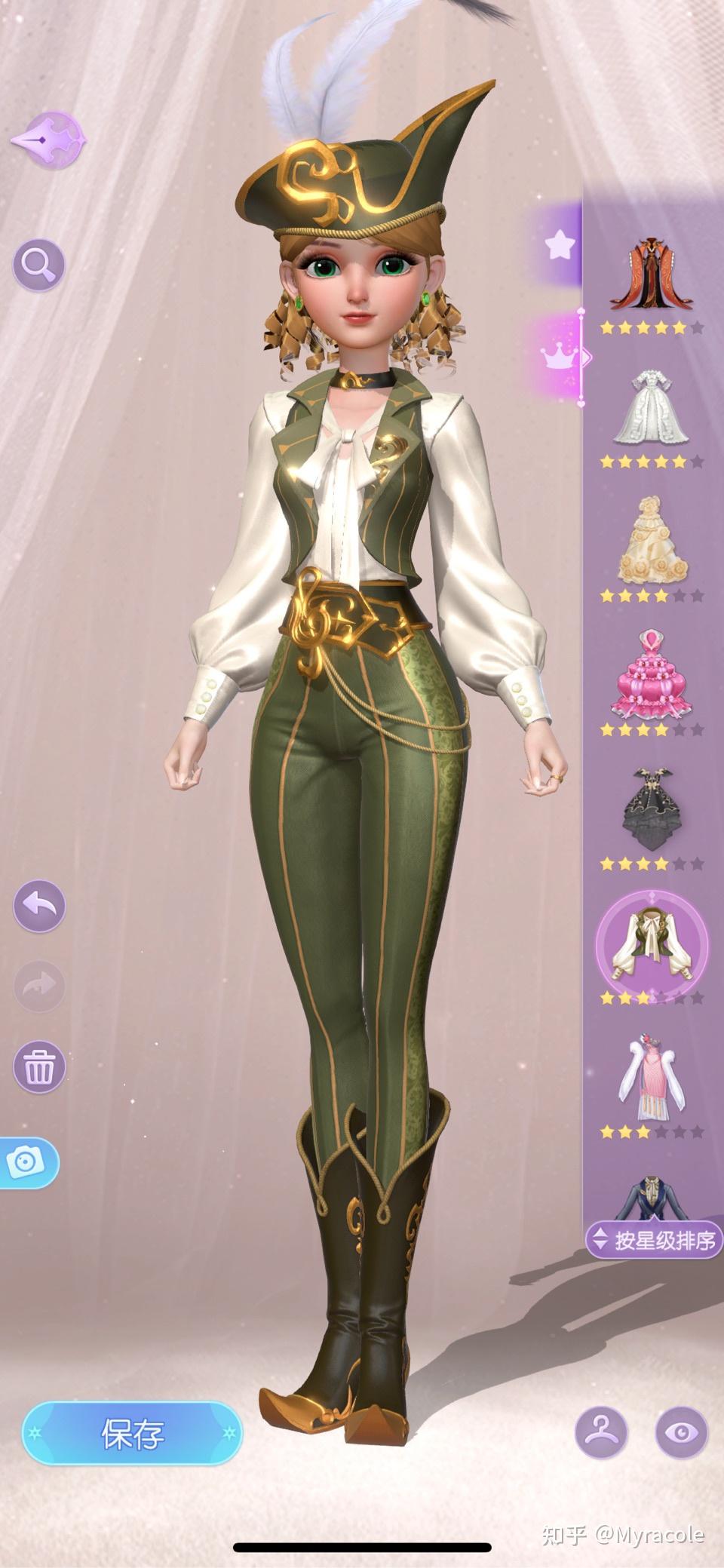Toggle the eye visibility button
The width and height of the screenshot is (724, 1568).
[x=682, y=1433]
